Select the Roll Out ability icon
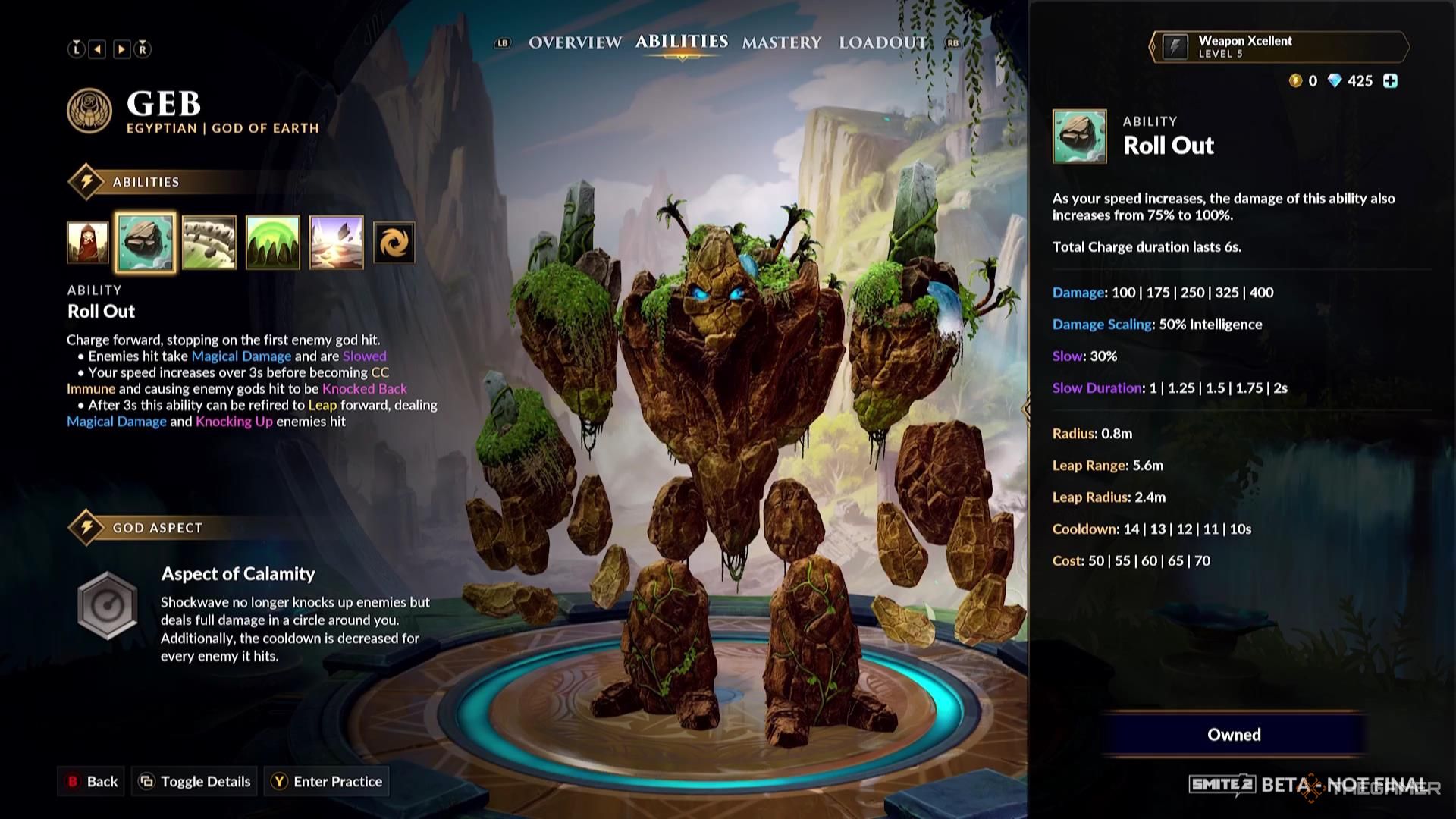Screen dimensions: 1456x819 click(x=147, y=243)
